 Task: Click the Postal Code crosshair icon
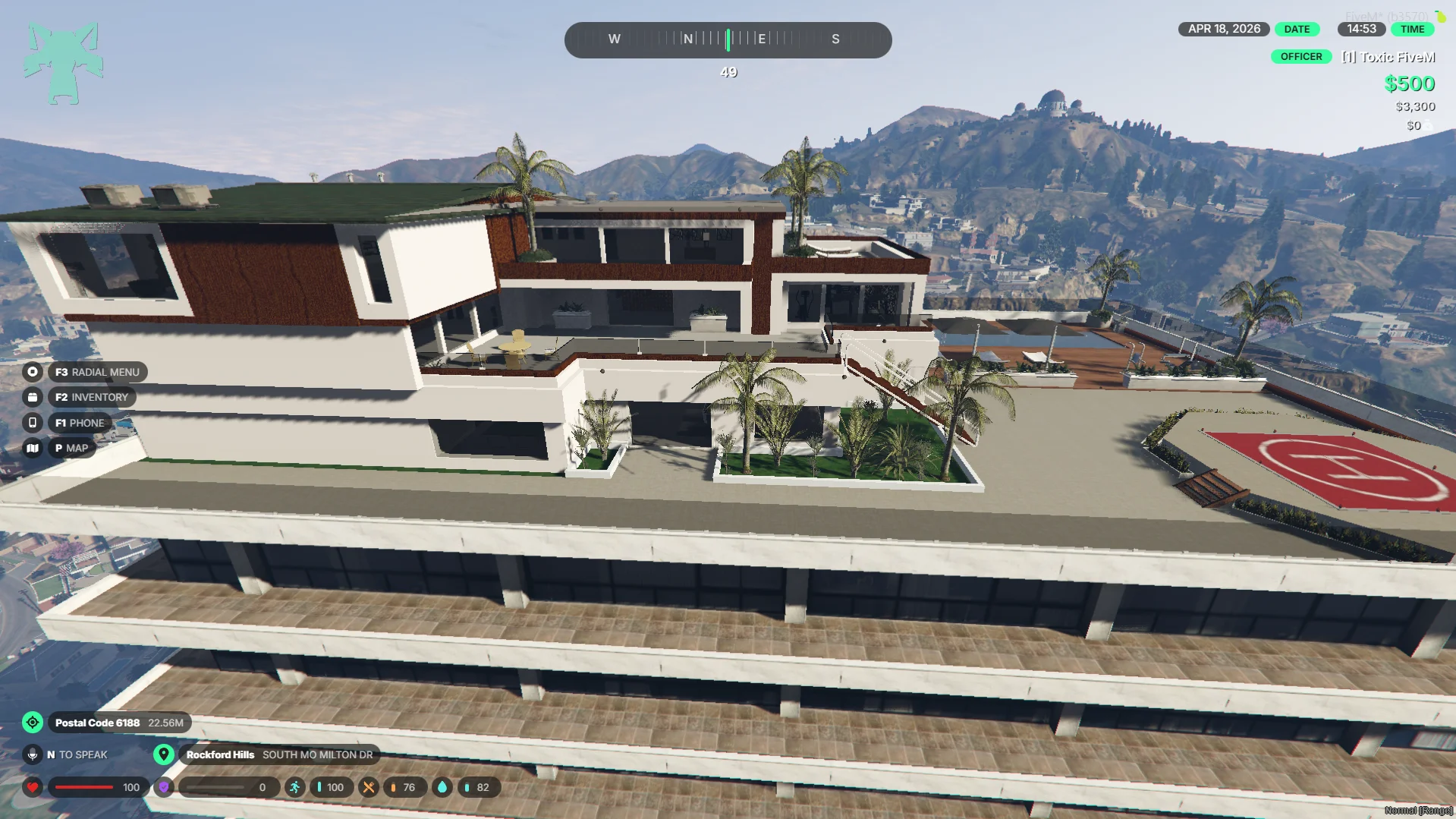33,723
